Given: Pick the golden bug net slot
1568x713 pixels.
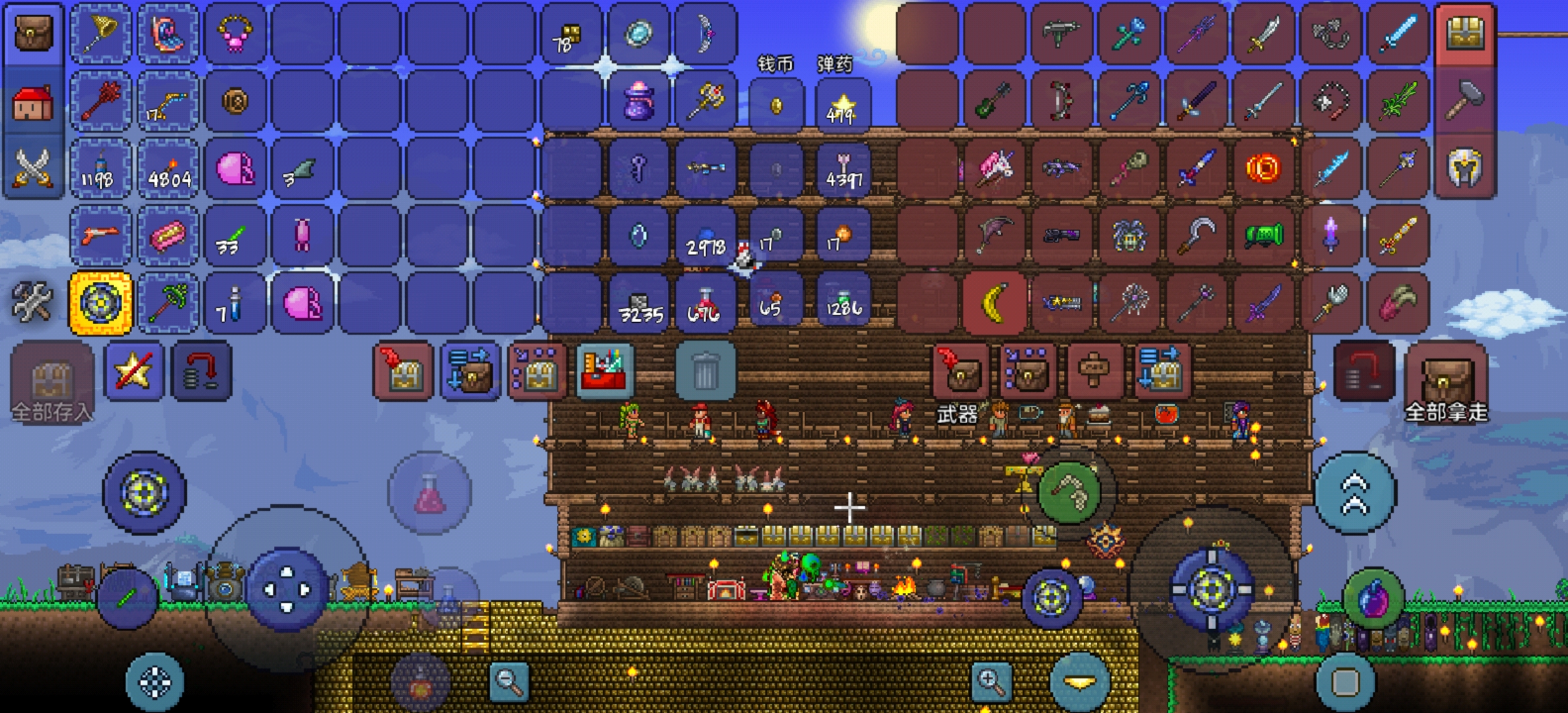Looking at the screenshot, I should (101, 33).
